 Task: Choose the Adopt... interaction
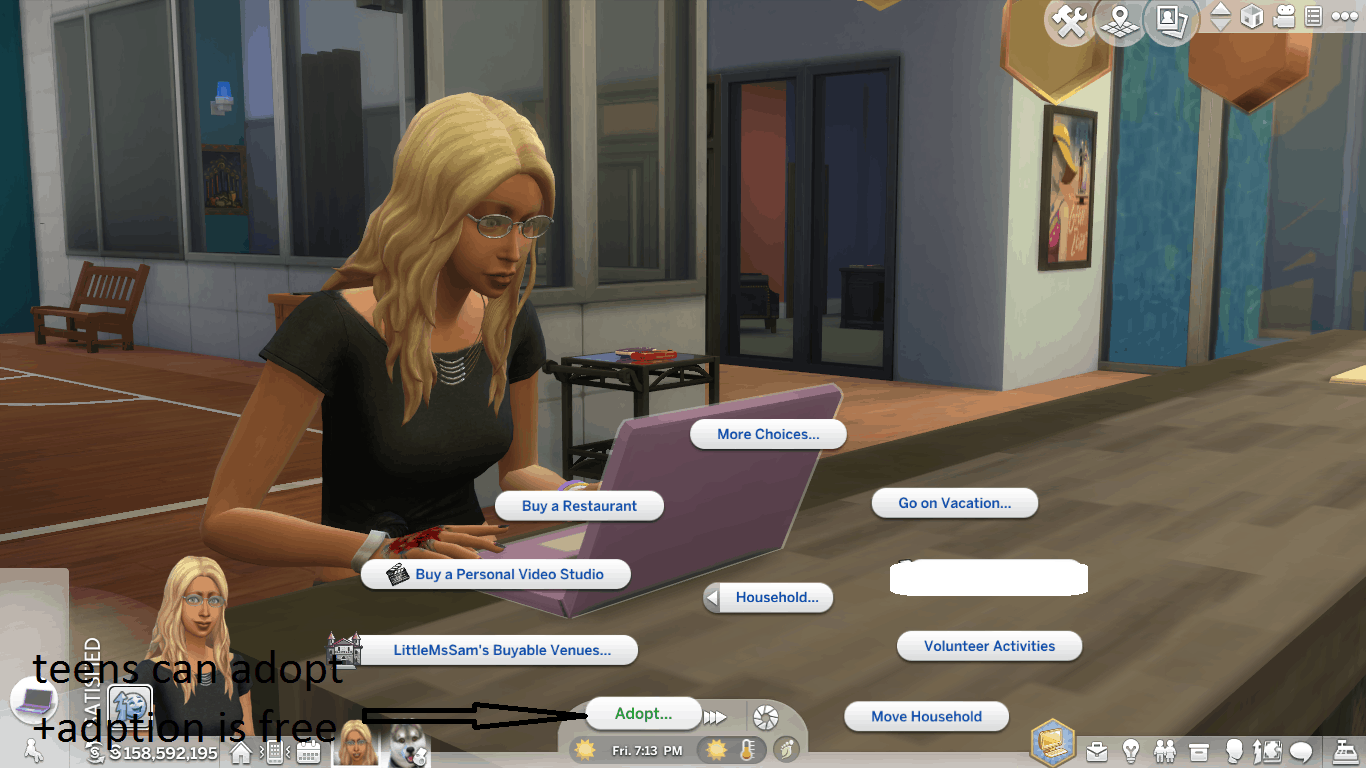643,713
